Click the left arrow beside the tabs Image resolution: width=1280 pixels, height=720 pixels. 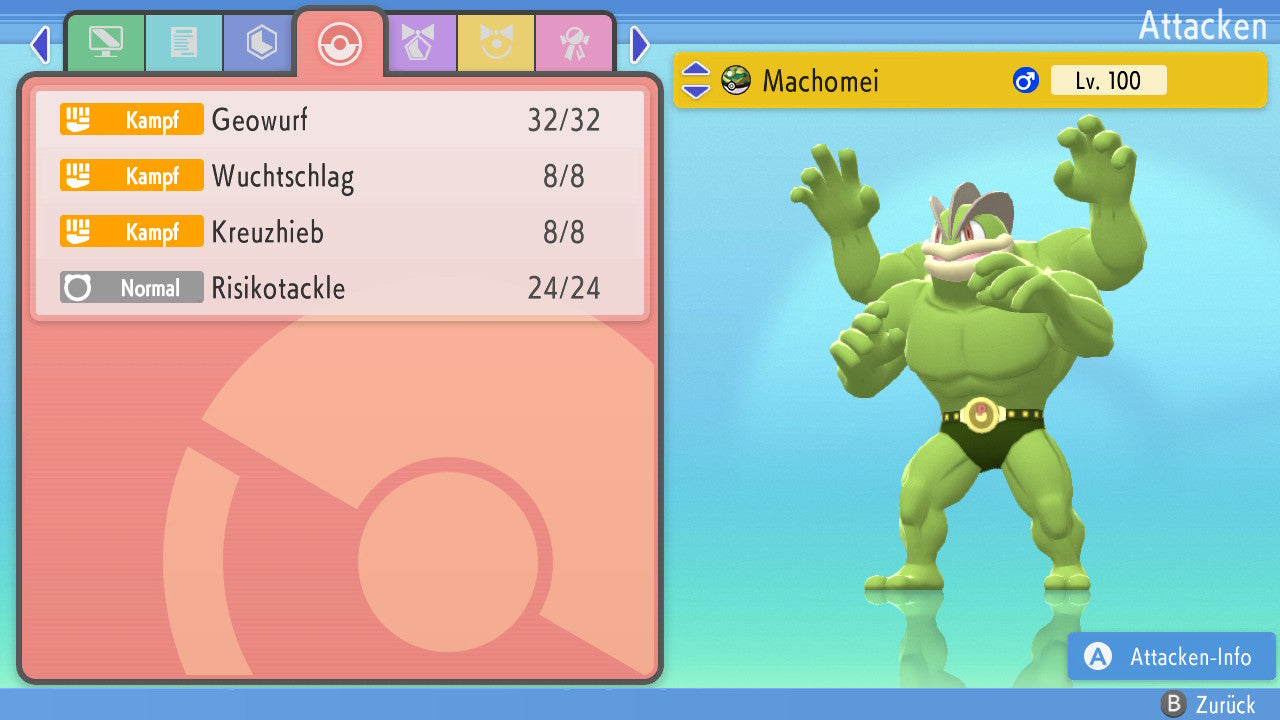(39, 45)
